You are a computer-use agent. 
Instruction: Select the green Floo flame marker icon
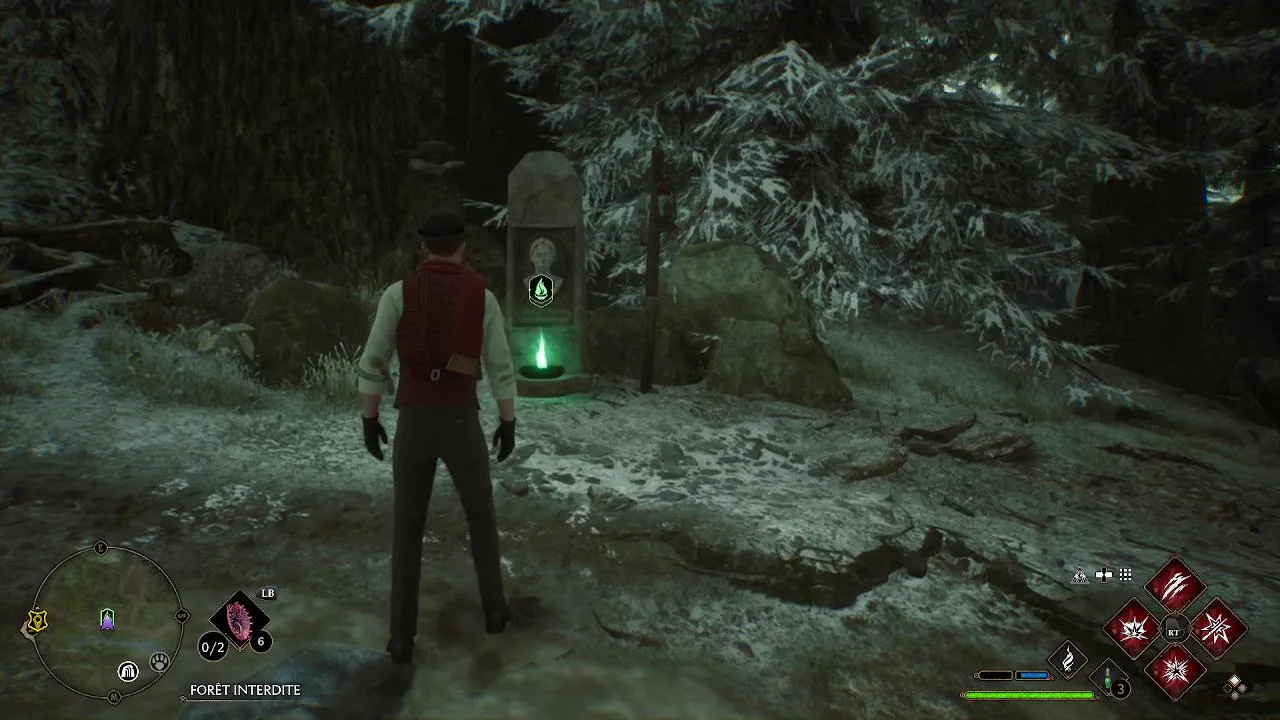pyautogui.click(x=541, y=291)
